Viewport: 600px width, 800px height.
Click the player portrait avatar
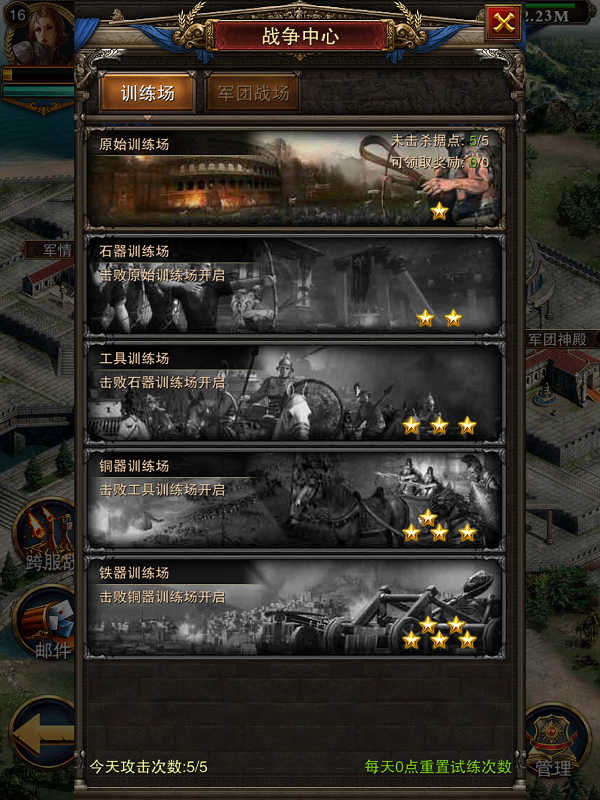(x=38, y=34)
